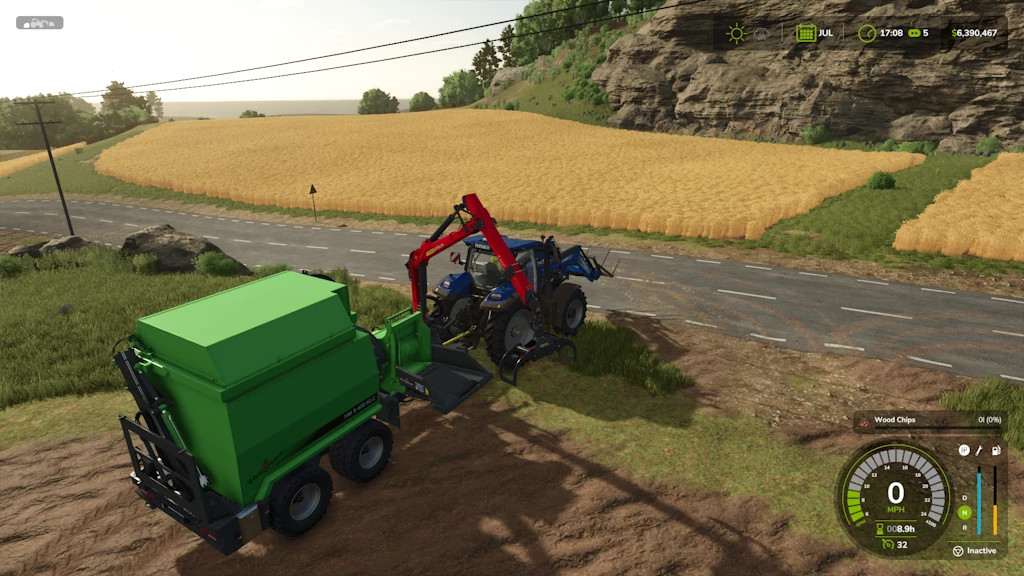Image resolution: width=1024 pixels, height=576 pixels.
Task: Click the wrench damage icon
Action: click(979, 450)
